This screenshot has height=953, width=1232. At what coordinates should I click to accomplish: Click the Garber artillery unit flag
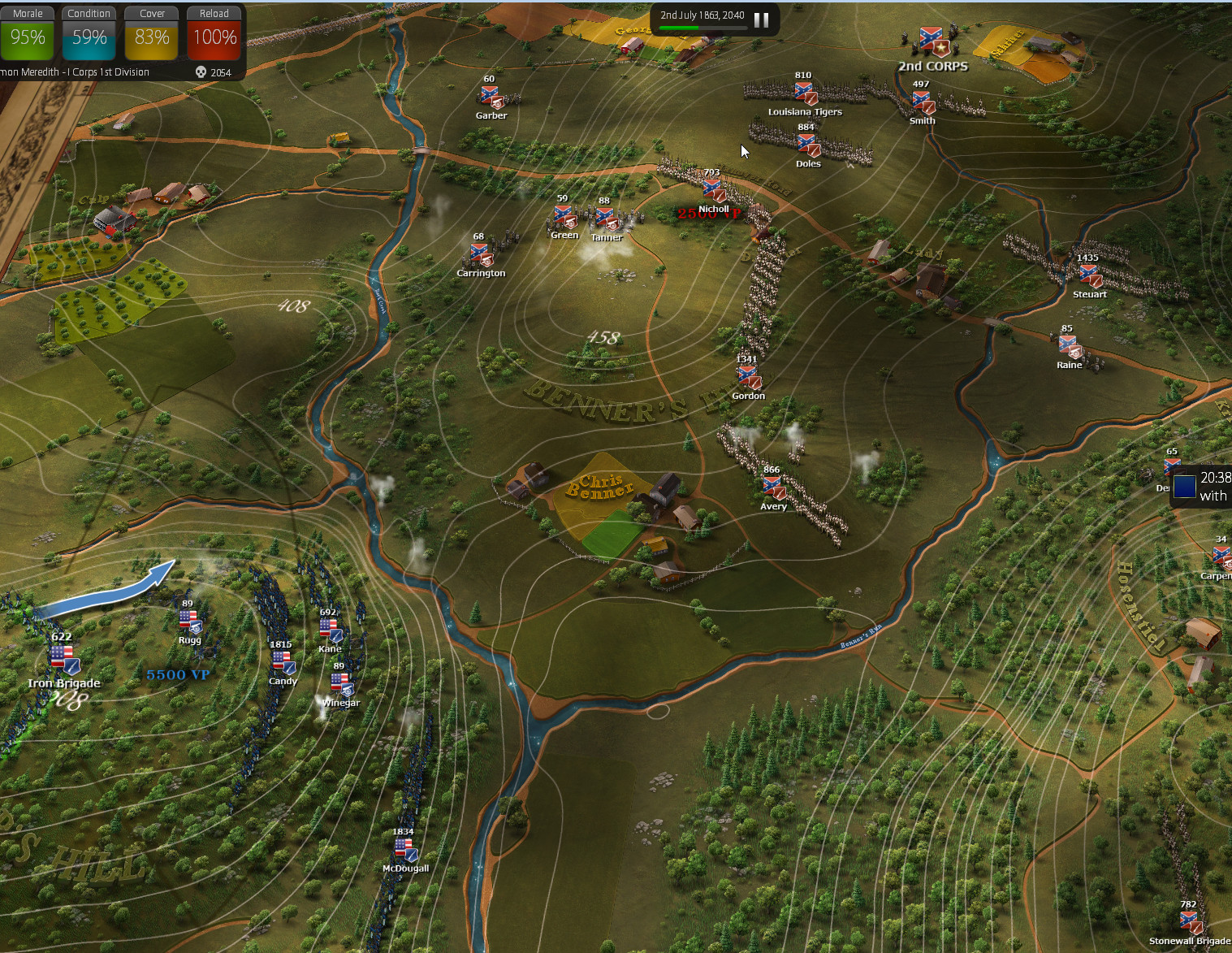[491, 97]
